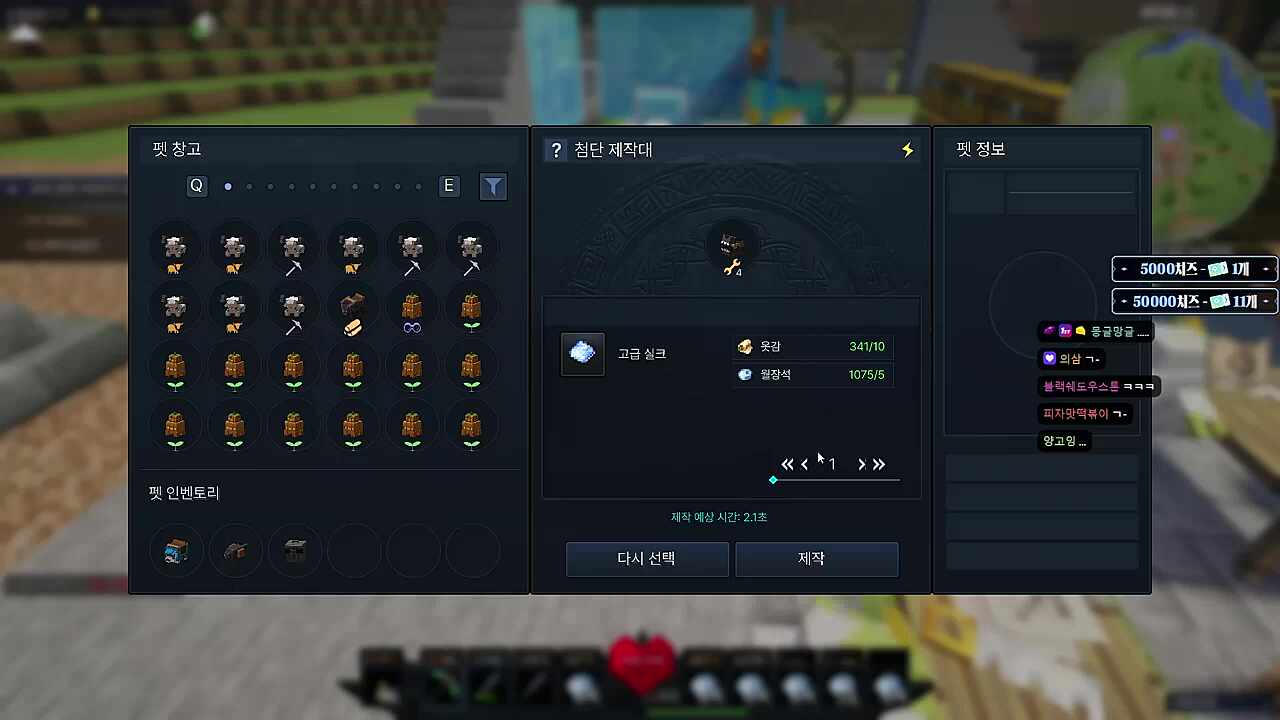Screen dimensions: 1280x720
Task: Click the diamond handle on the page slider
Action: (x=772, y=480)
